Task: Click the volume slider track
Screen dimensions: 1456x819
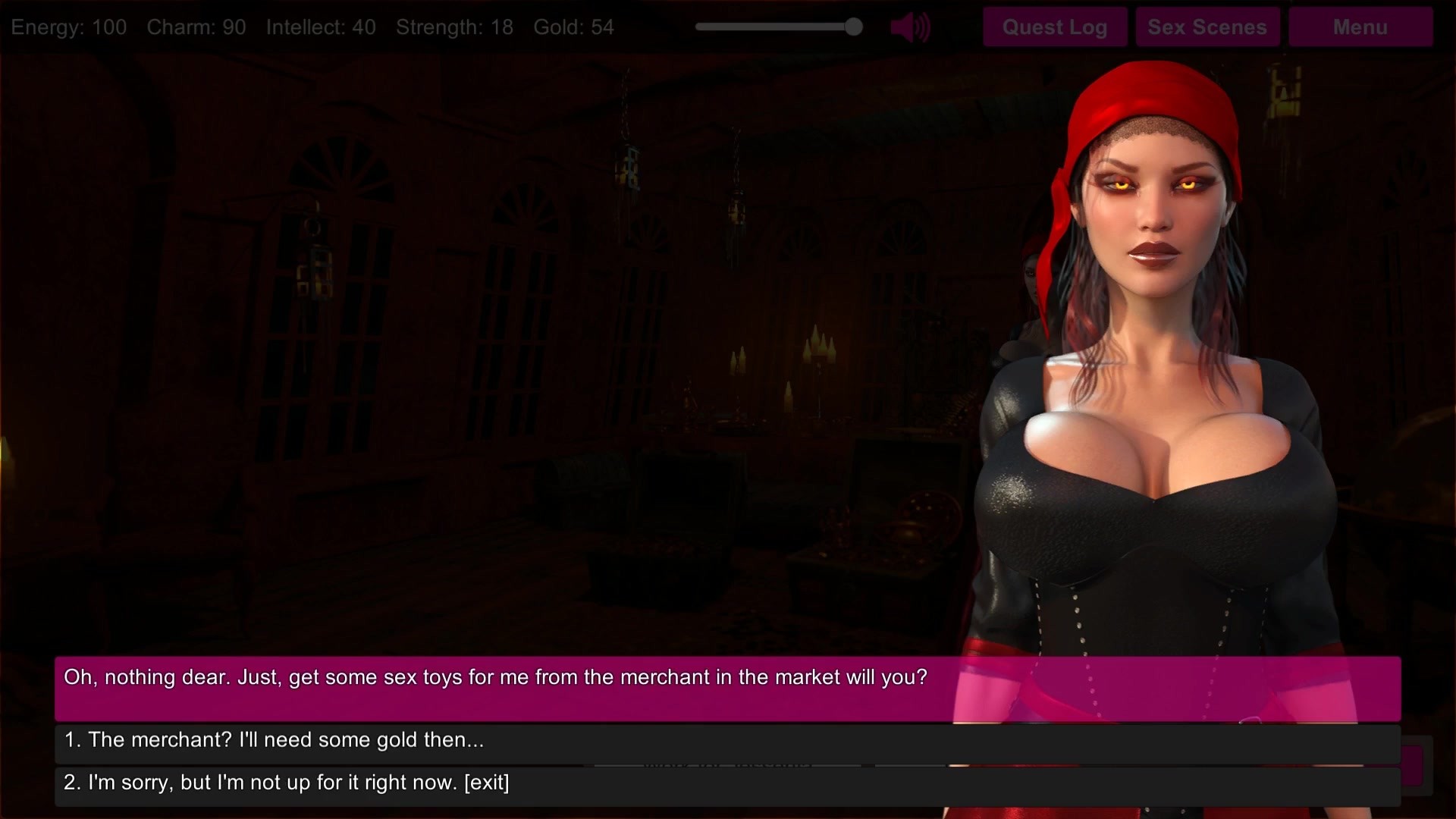Action: coord(773,27)
